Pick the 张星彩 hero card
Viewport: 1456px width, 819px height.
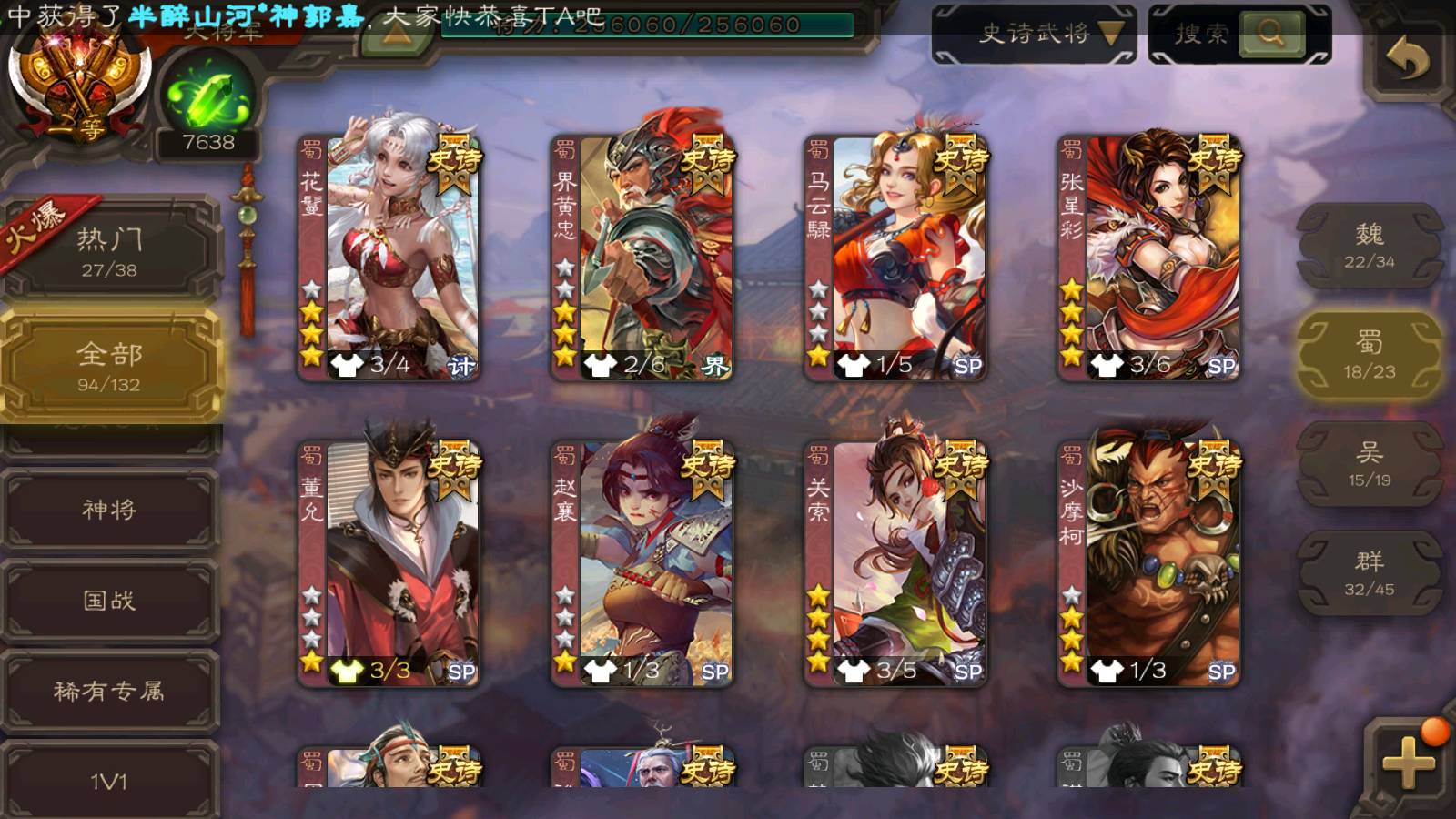click(x=1148, y=257)
